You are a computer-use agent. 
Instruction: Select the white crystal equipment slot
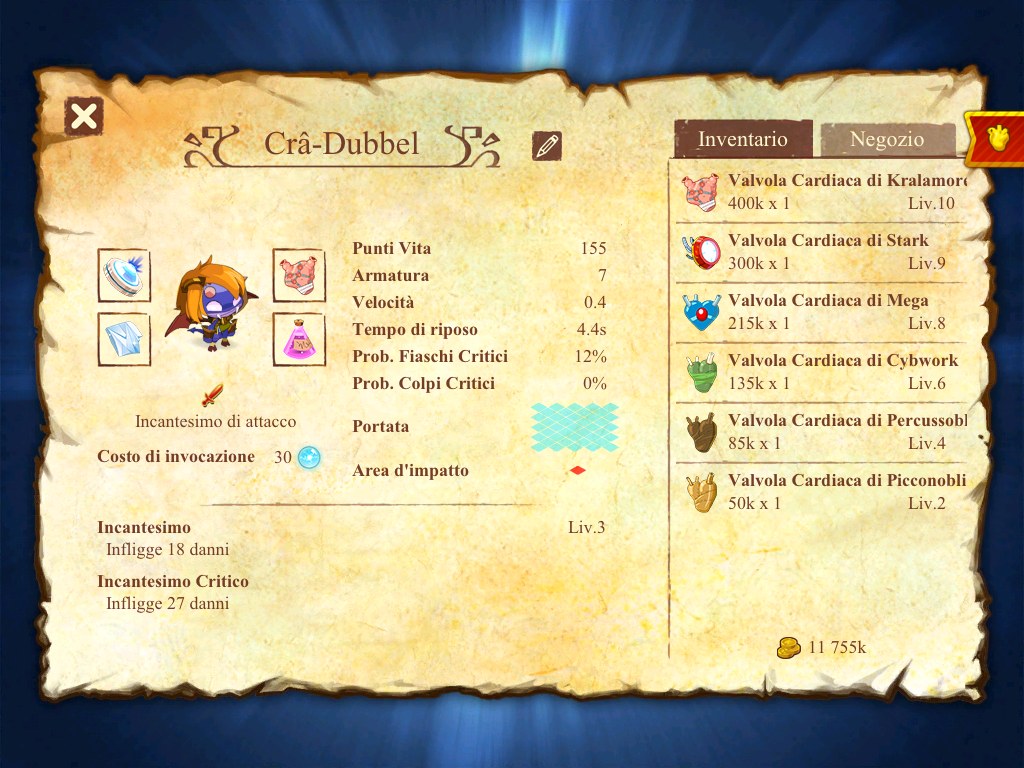click(124, 339)
